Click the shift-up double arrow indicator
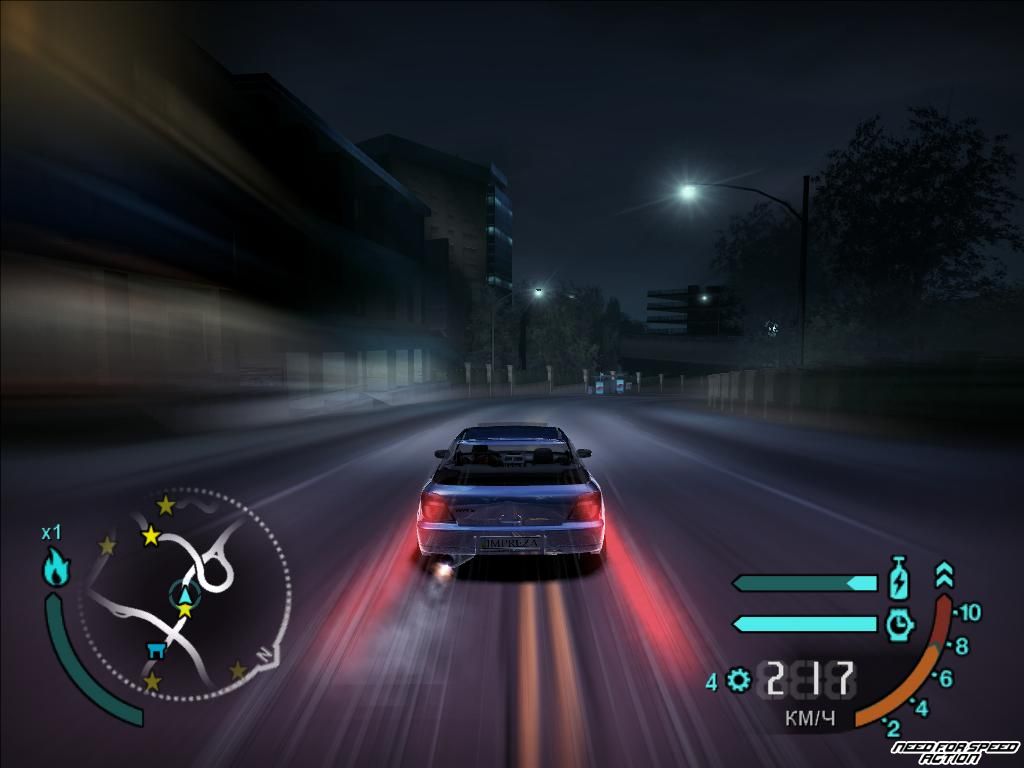The width and height of the screenshot is (1024, 768). [944, 575]
